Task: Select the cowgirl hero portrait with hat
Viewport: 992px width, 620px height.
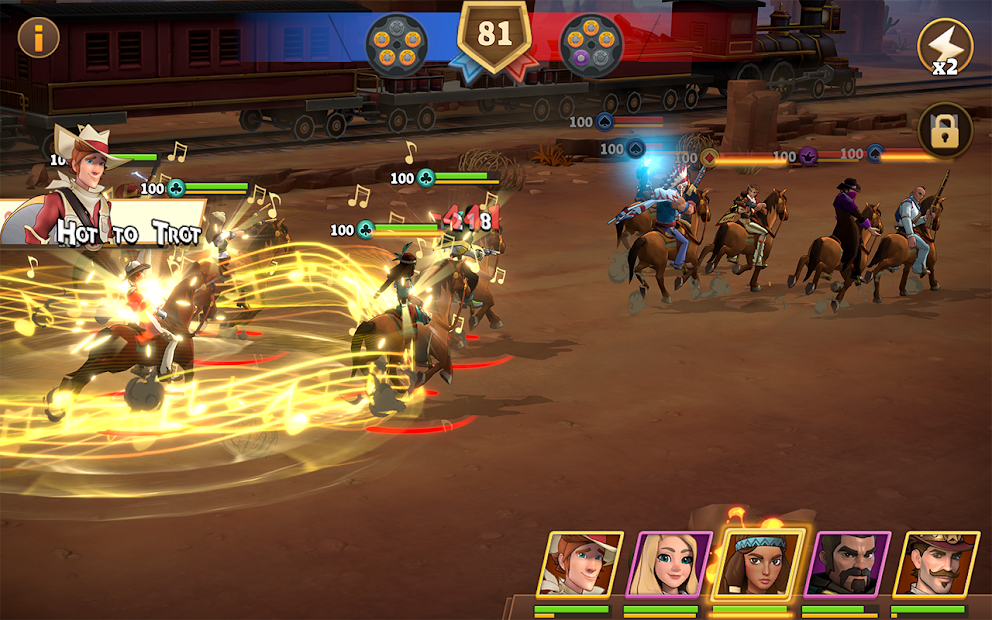Action: 580,565
